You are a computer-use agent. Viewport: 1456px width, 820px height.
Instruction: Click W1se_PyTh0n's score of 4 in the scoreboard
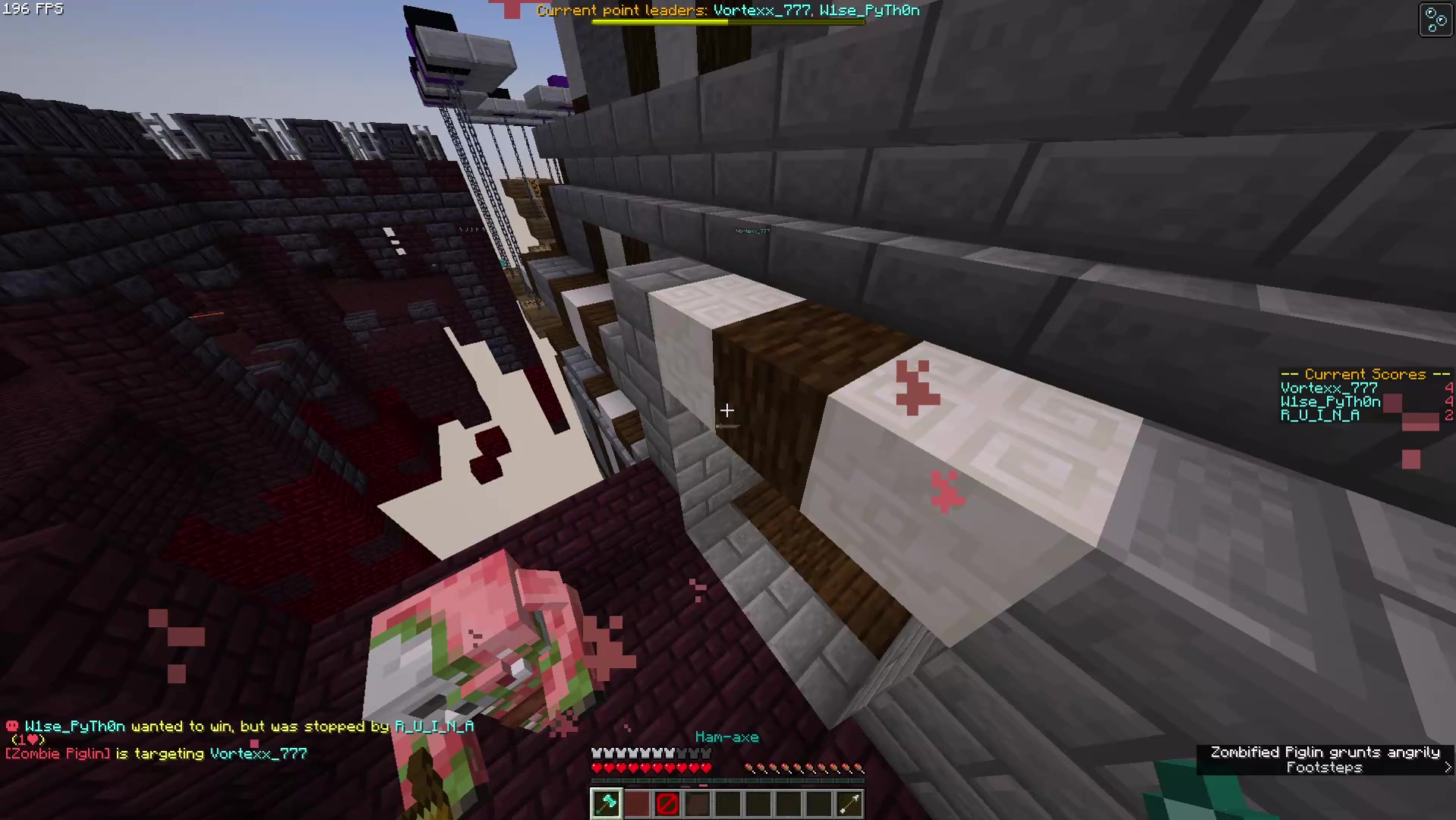(x=1448, y=402)
